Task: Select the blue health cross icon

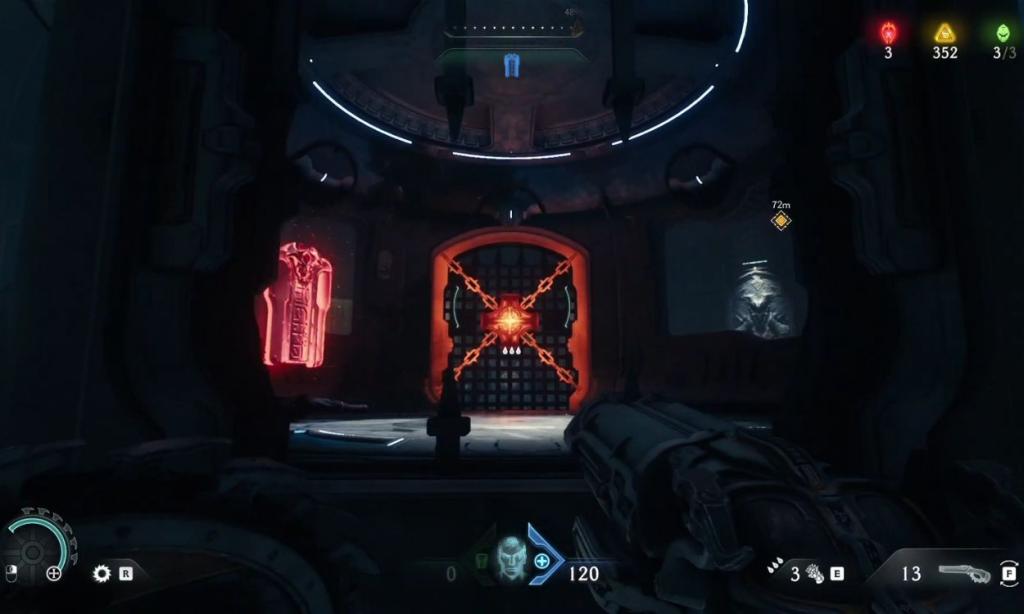Action: [x=542, y=562]
